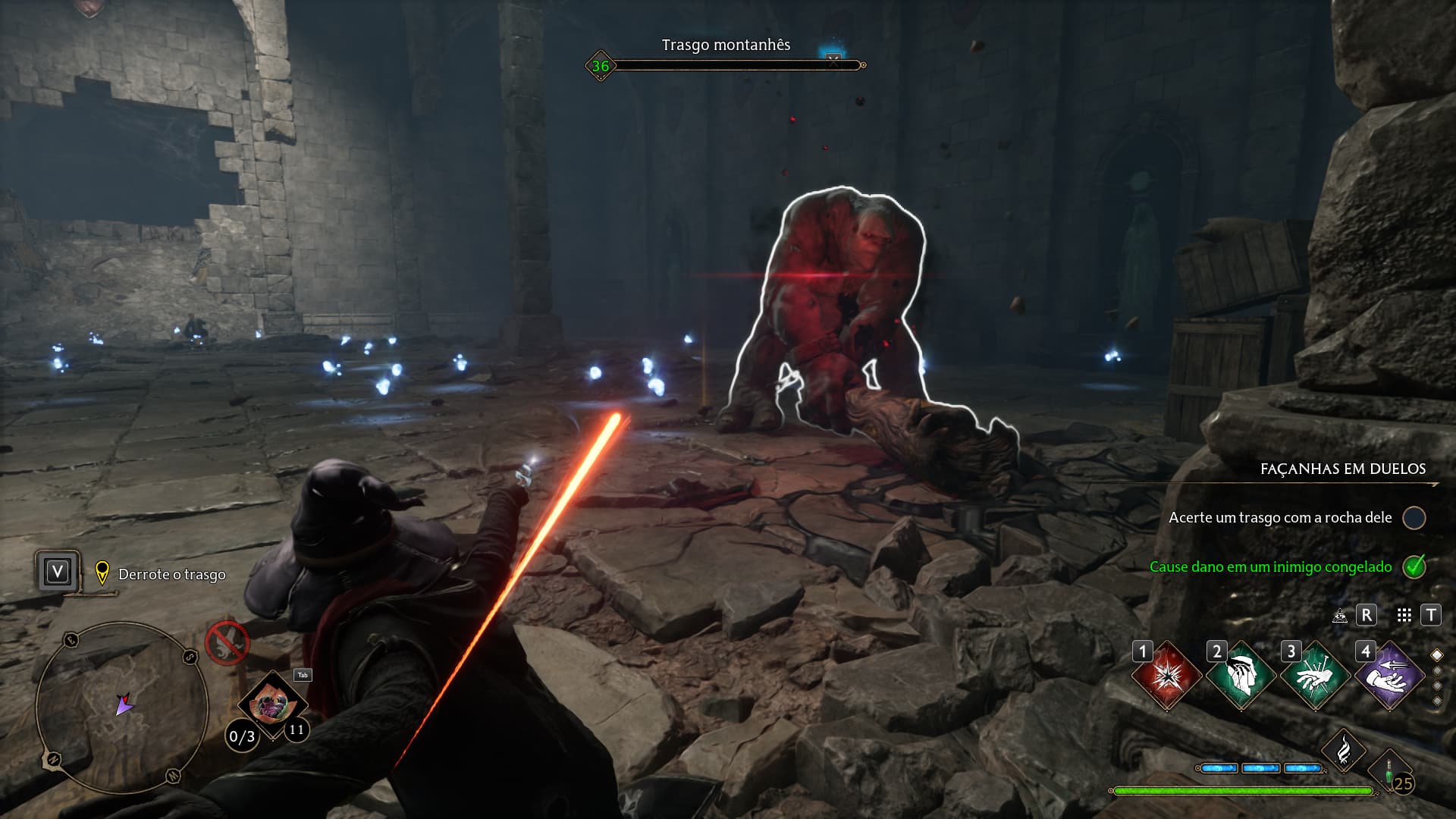Cast the green cracked-head spell in slot 2

tap(1241, 675)
